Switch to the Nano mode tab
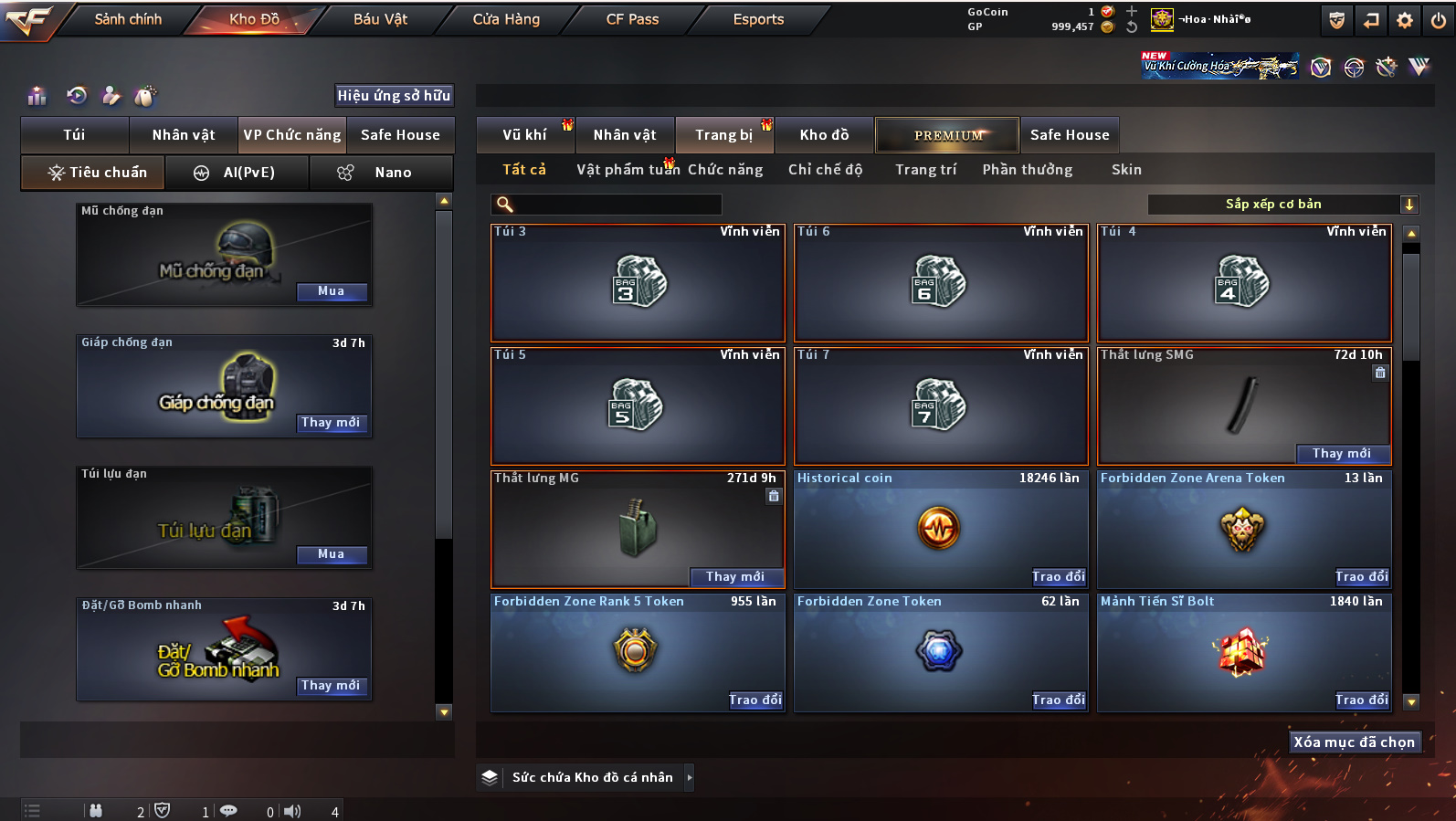Screen dimensions: 1456x821 (381, 173)
